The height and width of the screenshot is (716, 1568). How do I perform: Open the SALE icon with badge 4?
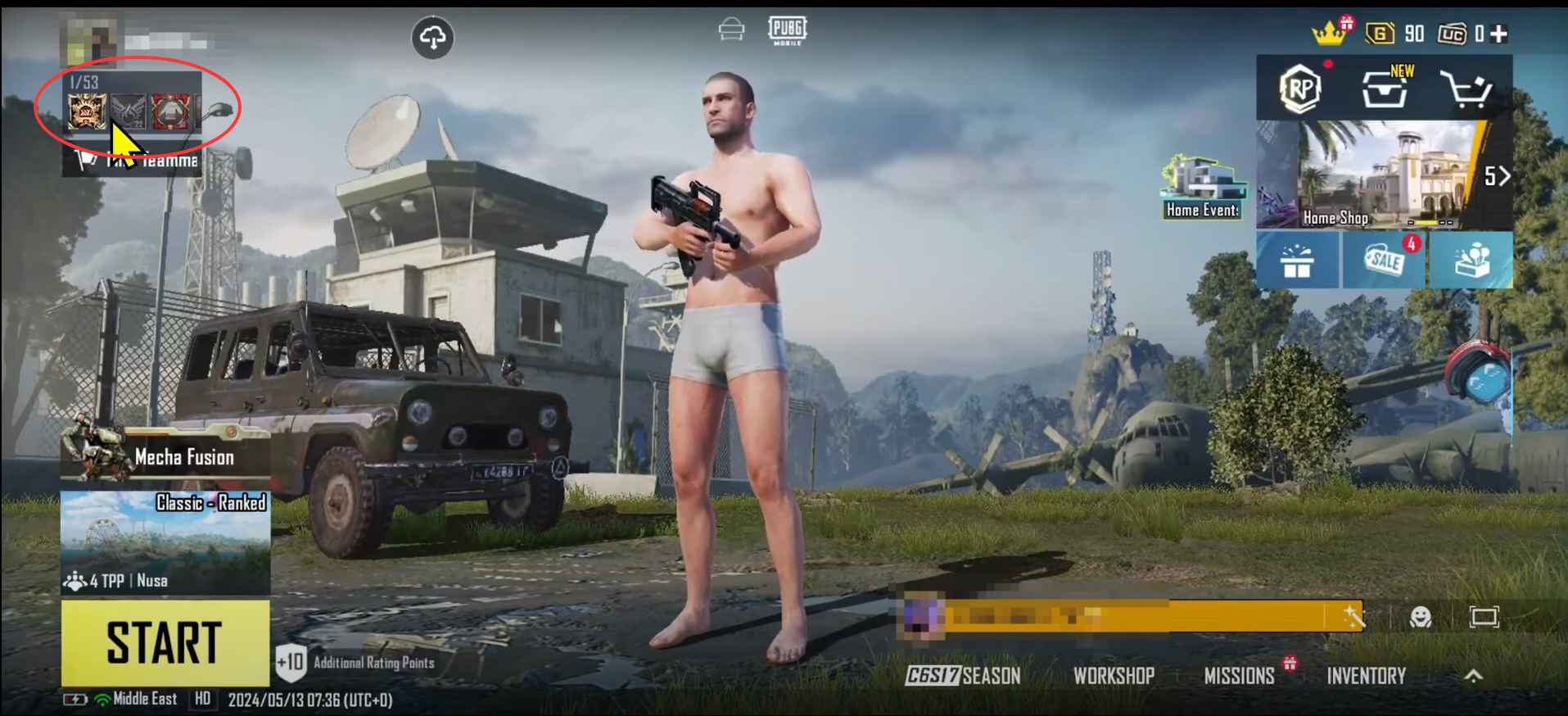[x=1385, y=261]
